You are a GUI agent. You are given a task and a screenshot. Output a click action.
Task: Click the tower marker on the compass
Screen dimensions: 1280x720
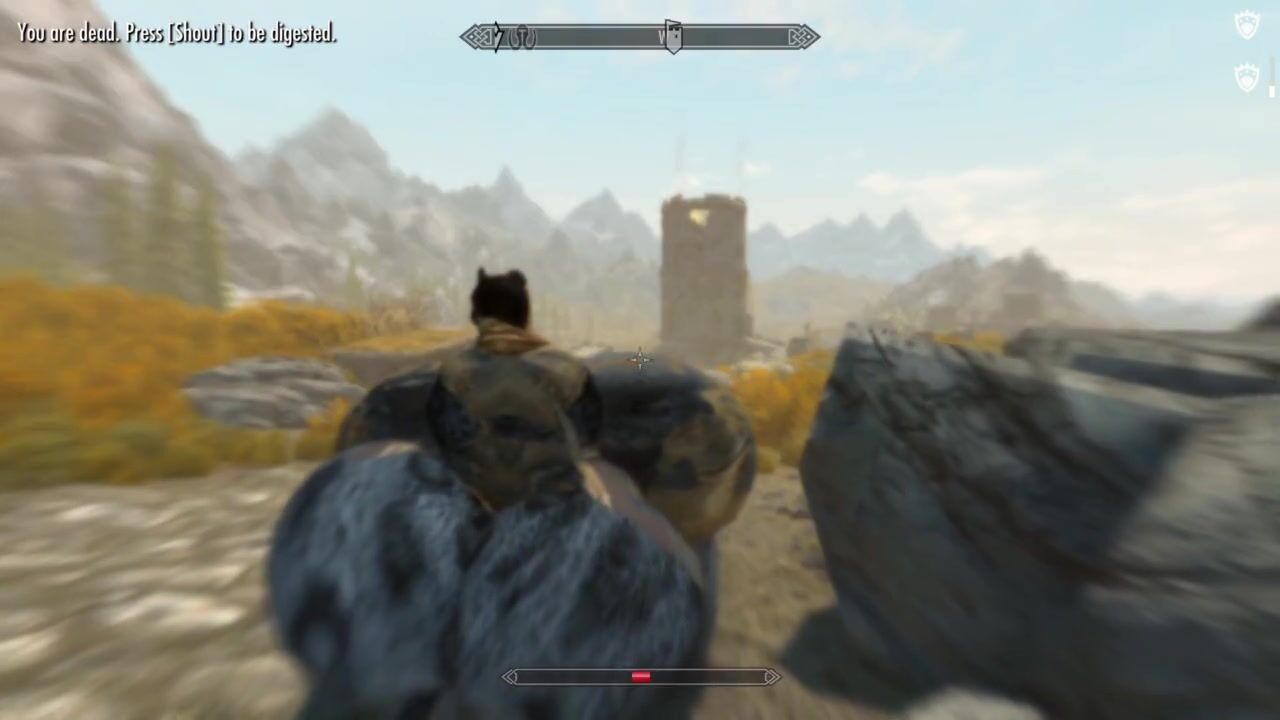pos(673,37)
